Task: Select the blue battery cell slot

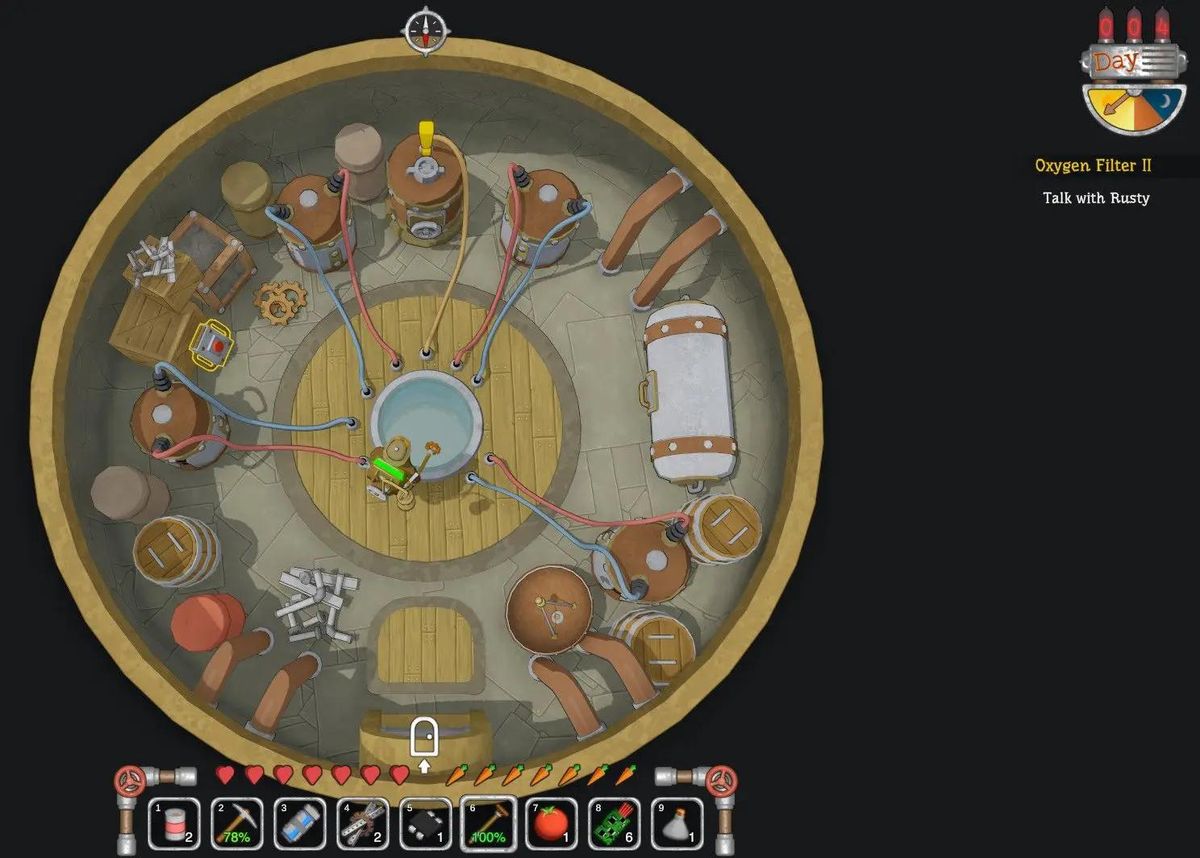Action: click(300, 823)
